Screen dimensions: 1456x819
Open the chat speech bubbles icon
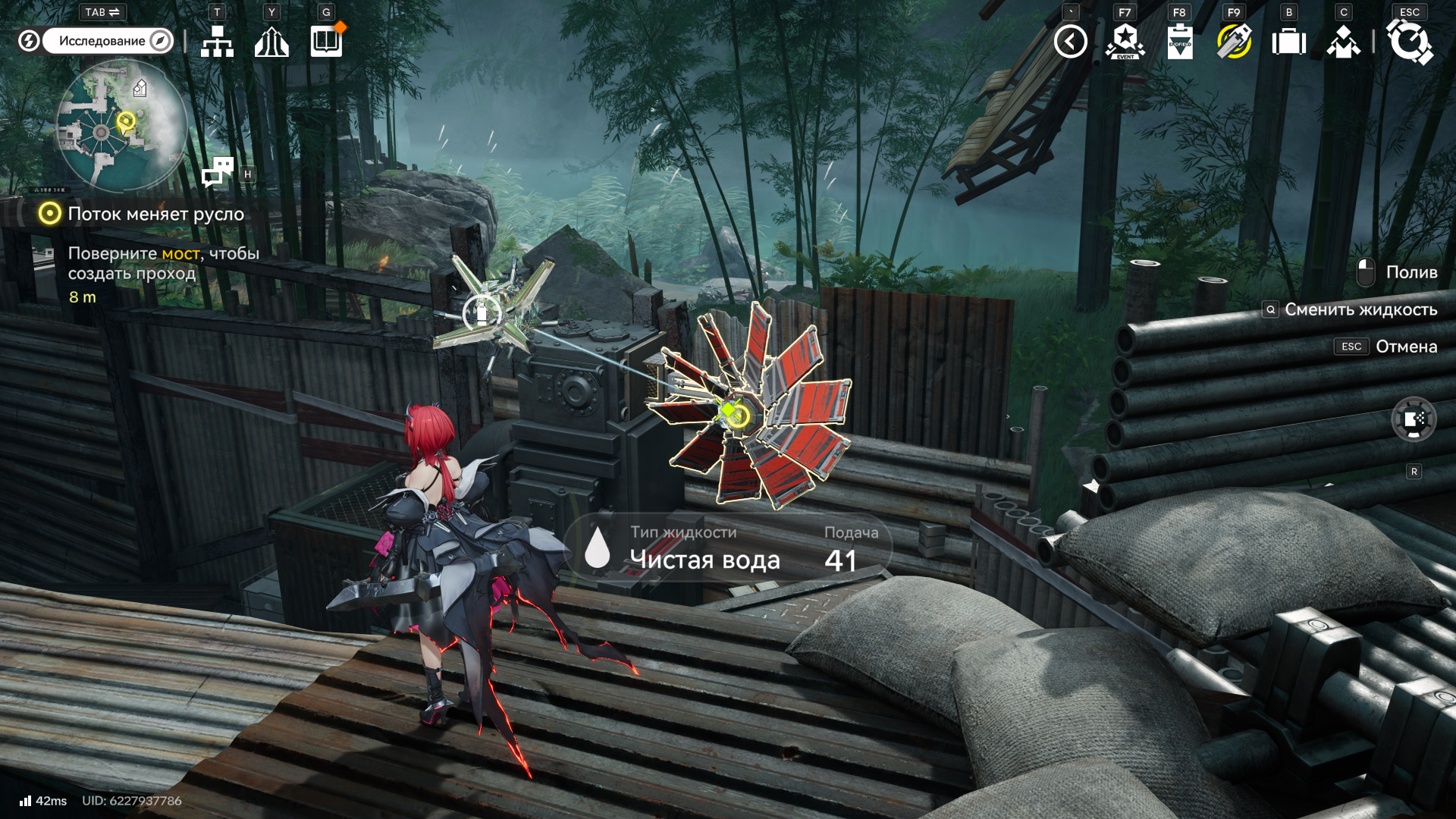[x=218, y=172]
